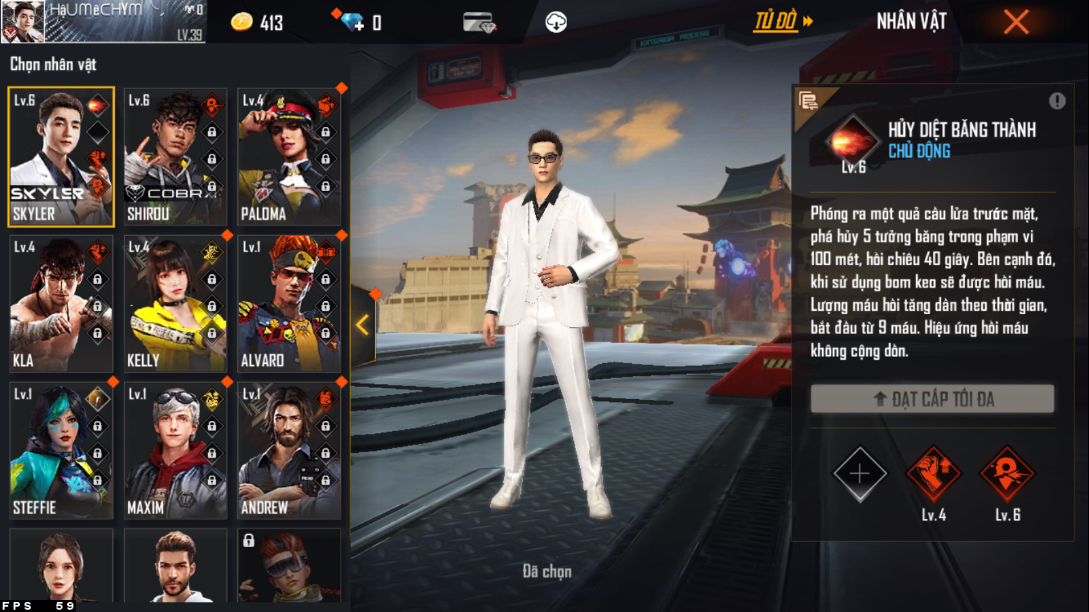Screen dimensions: 1089x612
Task: Add a skill to the empty plus slot
Action: pos(860,473)
